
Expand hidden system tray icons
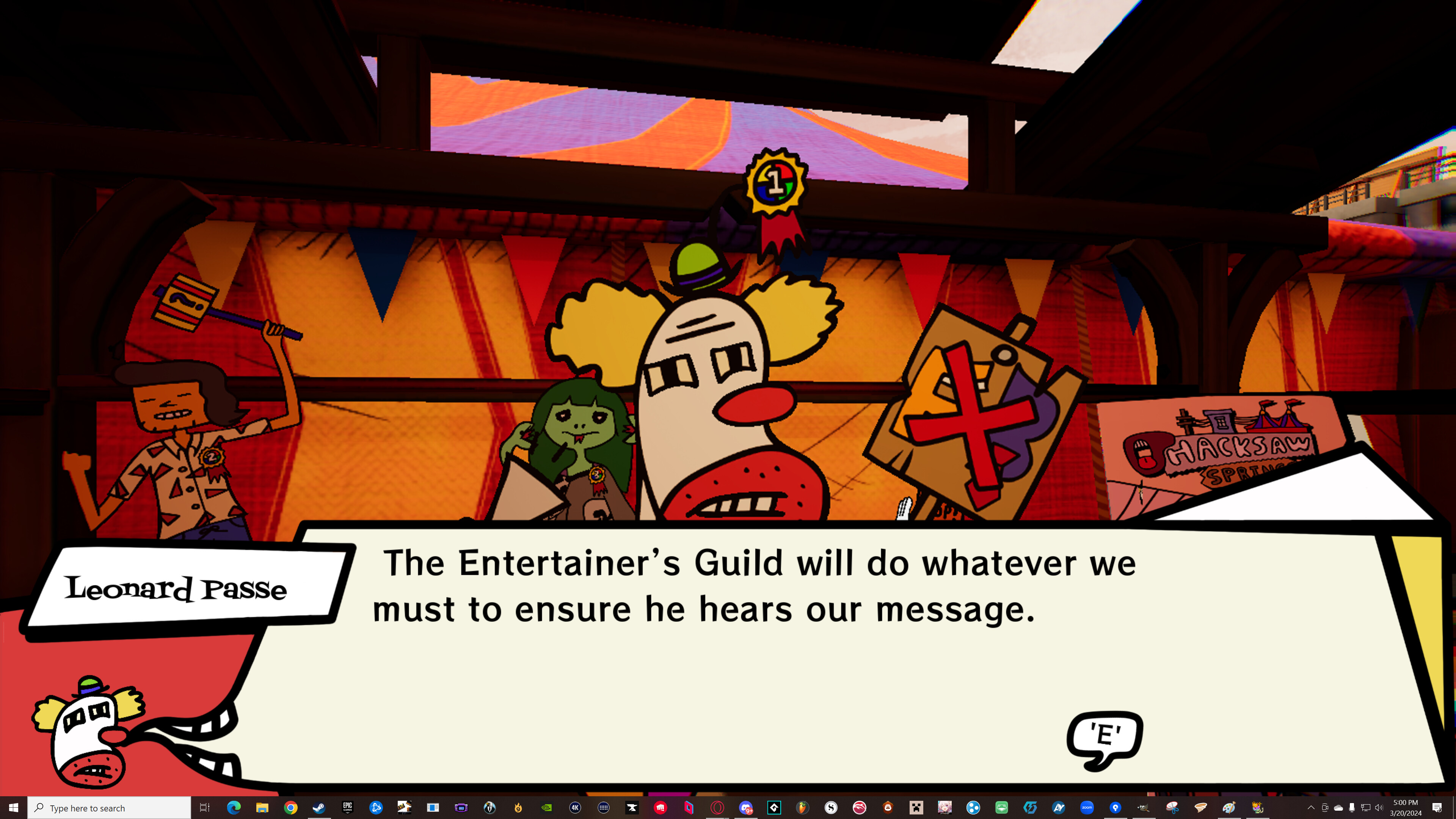1311,807
